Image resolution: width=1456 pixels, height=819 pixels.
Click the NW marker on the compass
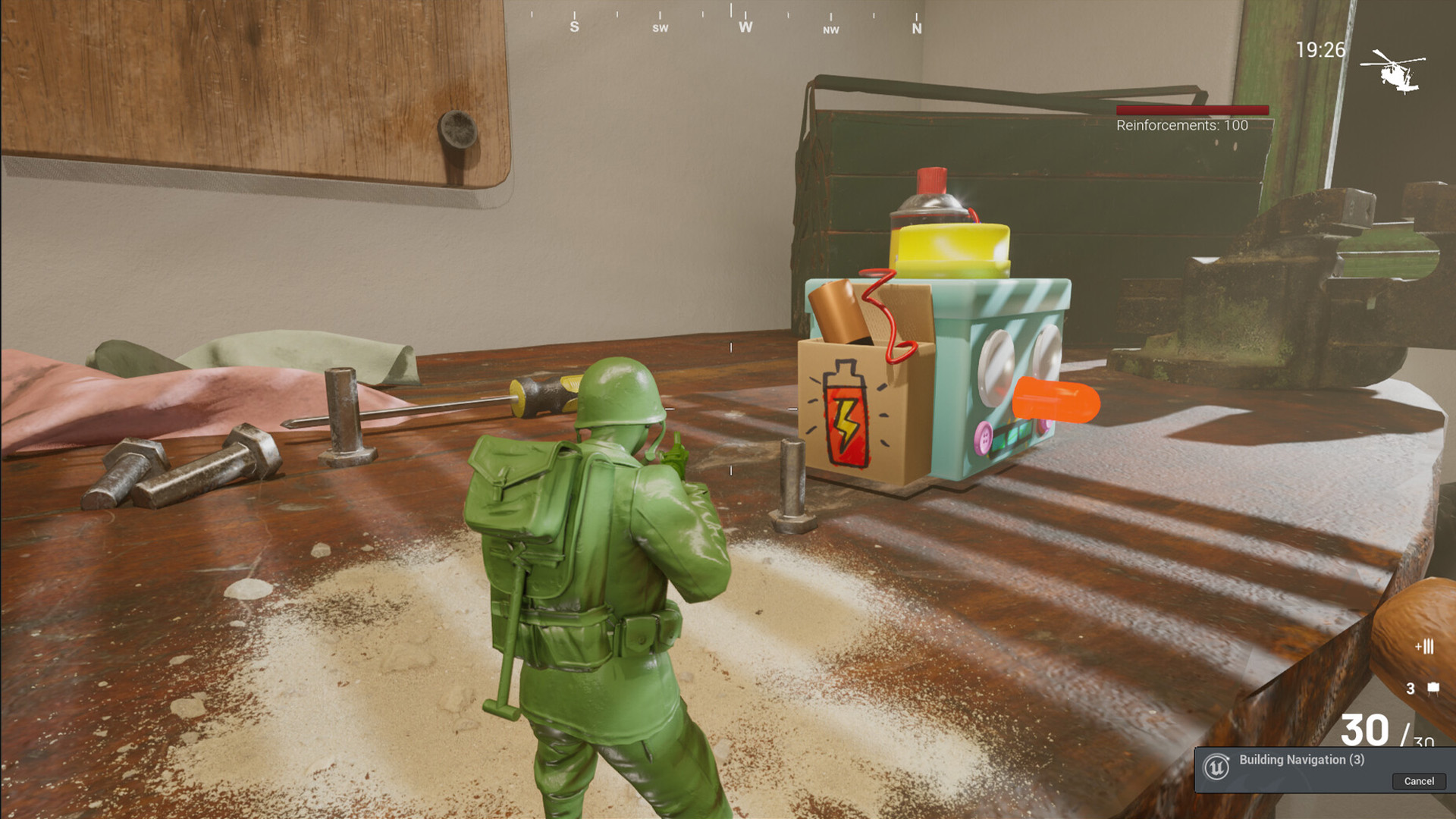coord(832,30)
